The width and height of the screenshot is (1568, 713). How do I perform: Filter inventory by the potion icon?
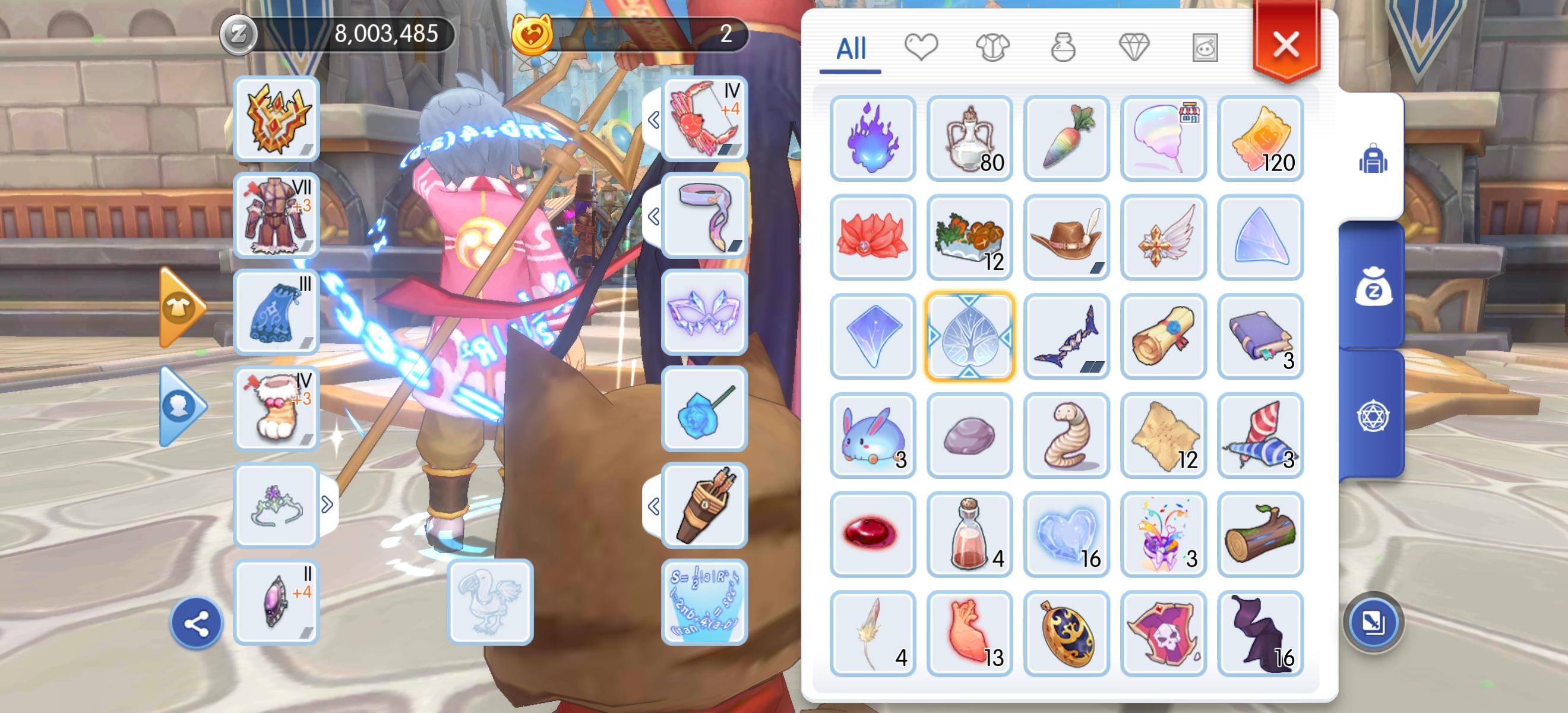1064,48
